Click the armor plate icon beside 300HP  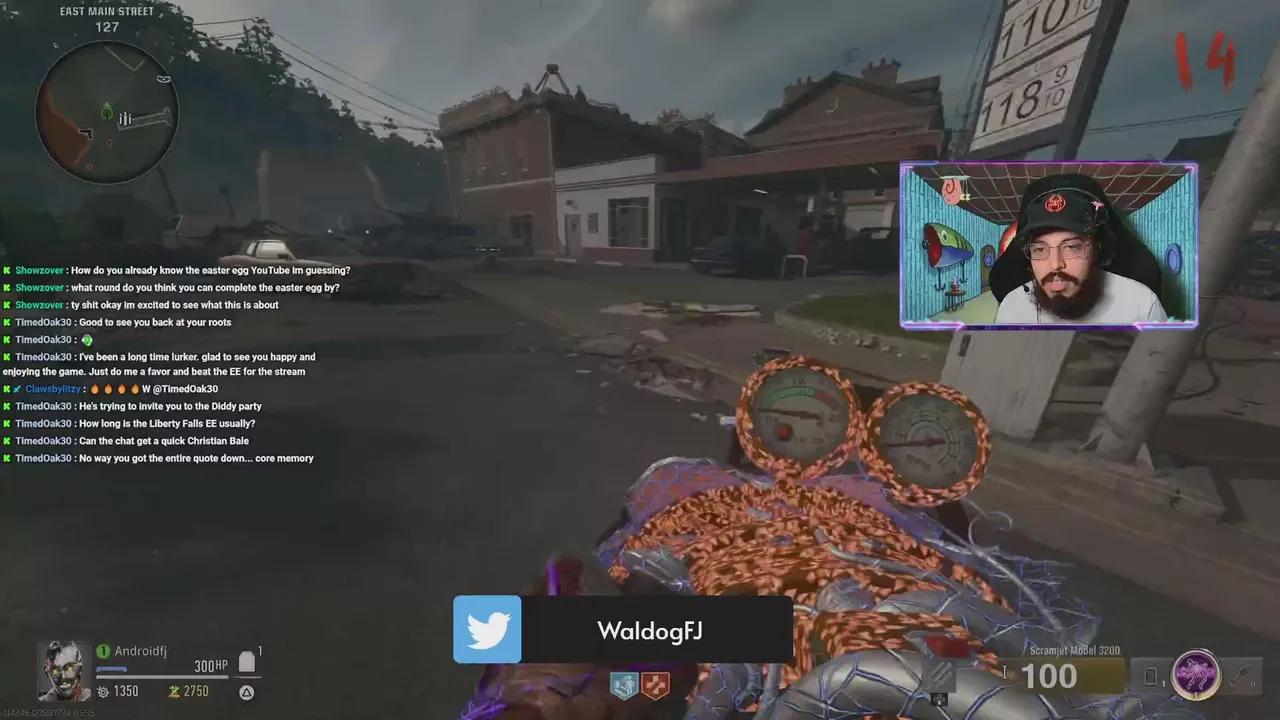247,662
